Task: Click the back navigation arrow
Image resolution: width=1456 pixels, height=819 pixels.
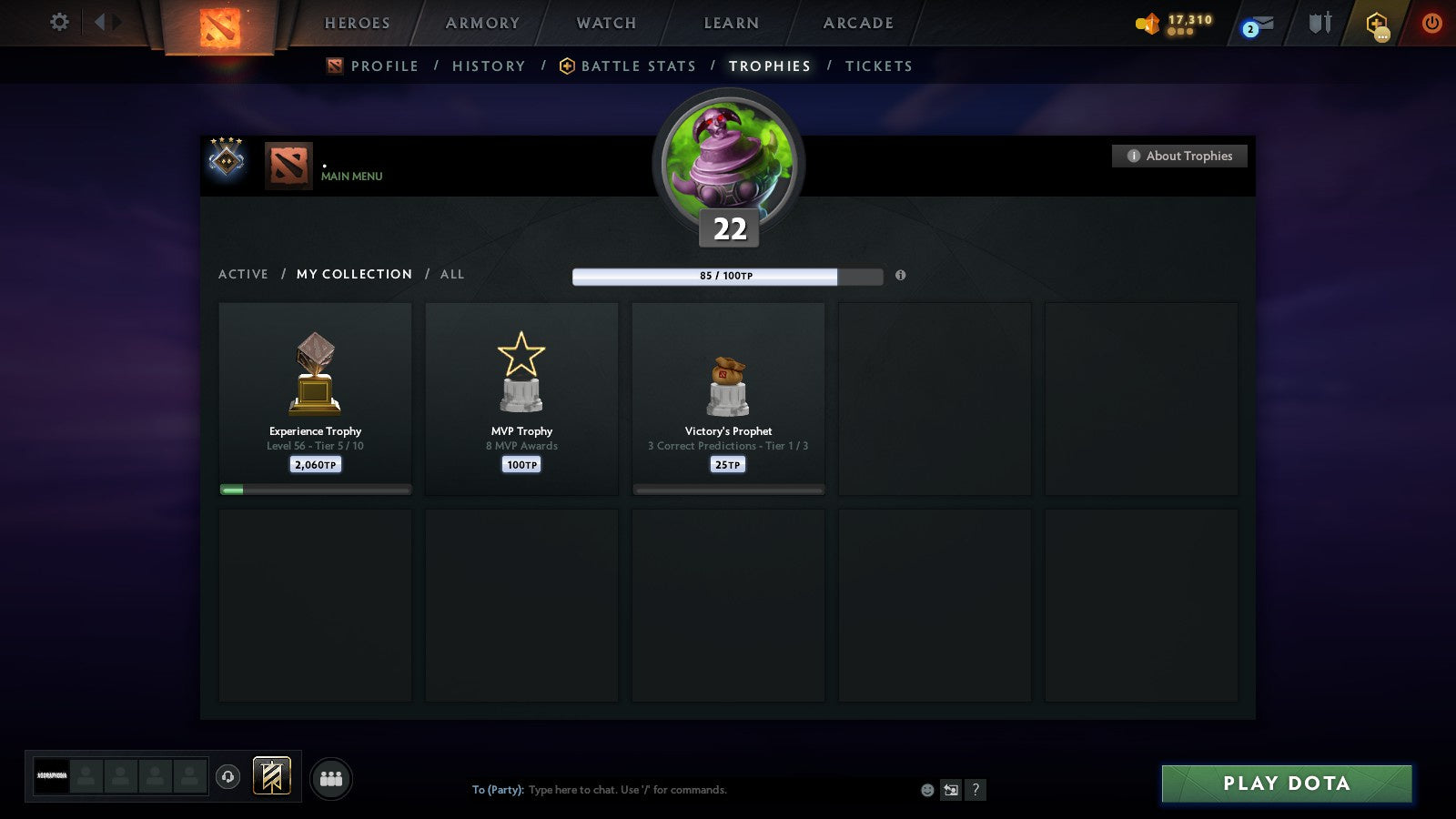Action: pyautogui.click(x=102, y=24)
